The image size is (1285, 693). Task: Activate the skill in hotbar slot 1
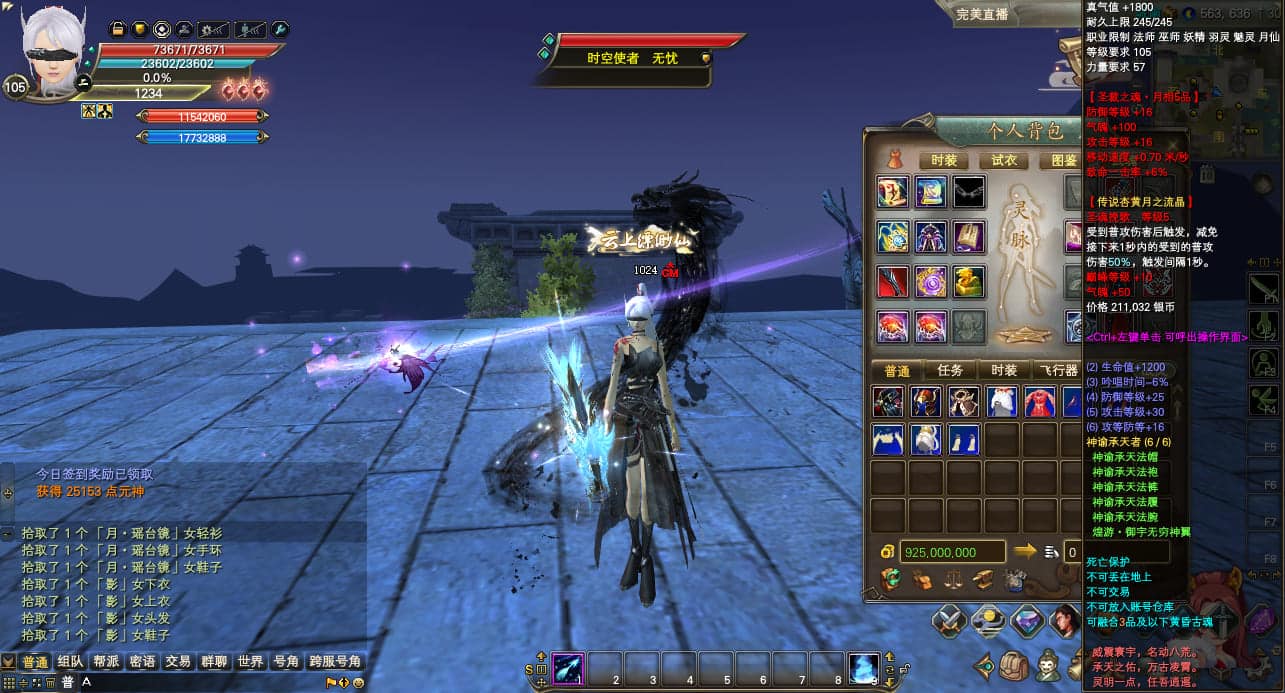[568, 668]
